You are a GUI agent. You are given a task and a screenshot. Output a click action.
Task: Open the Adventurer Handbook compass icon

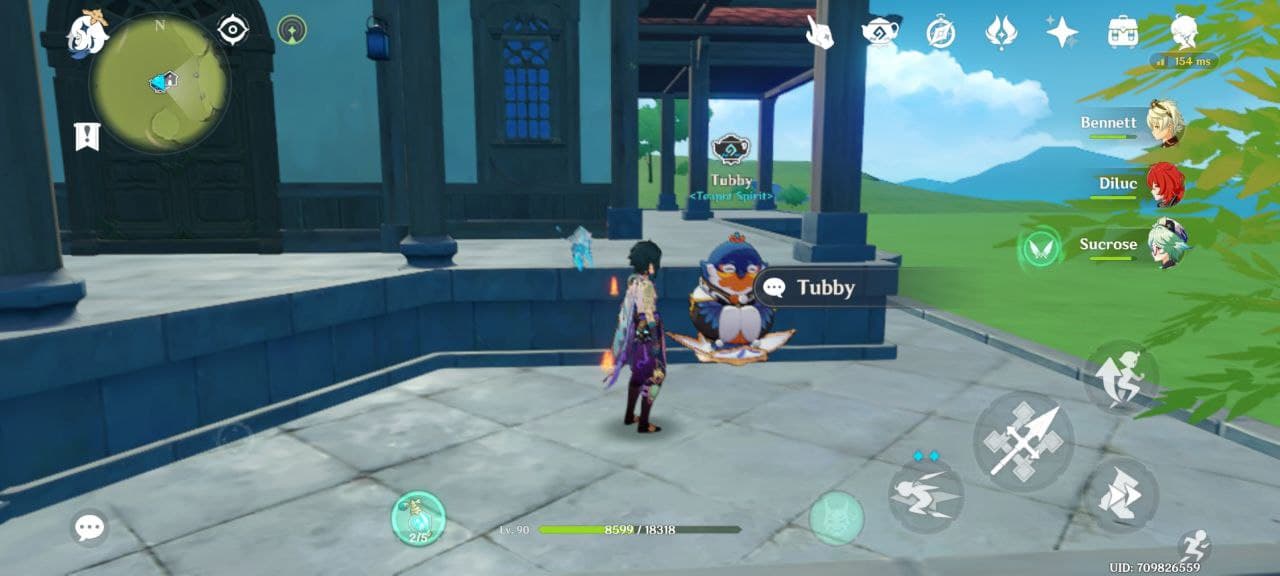point(940,32)
